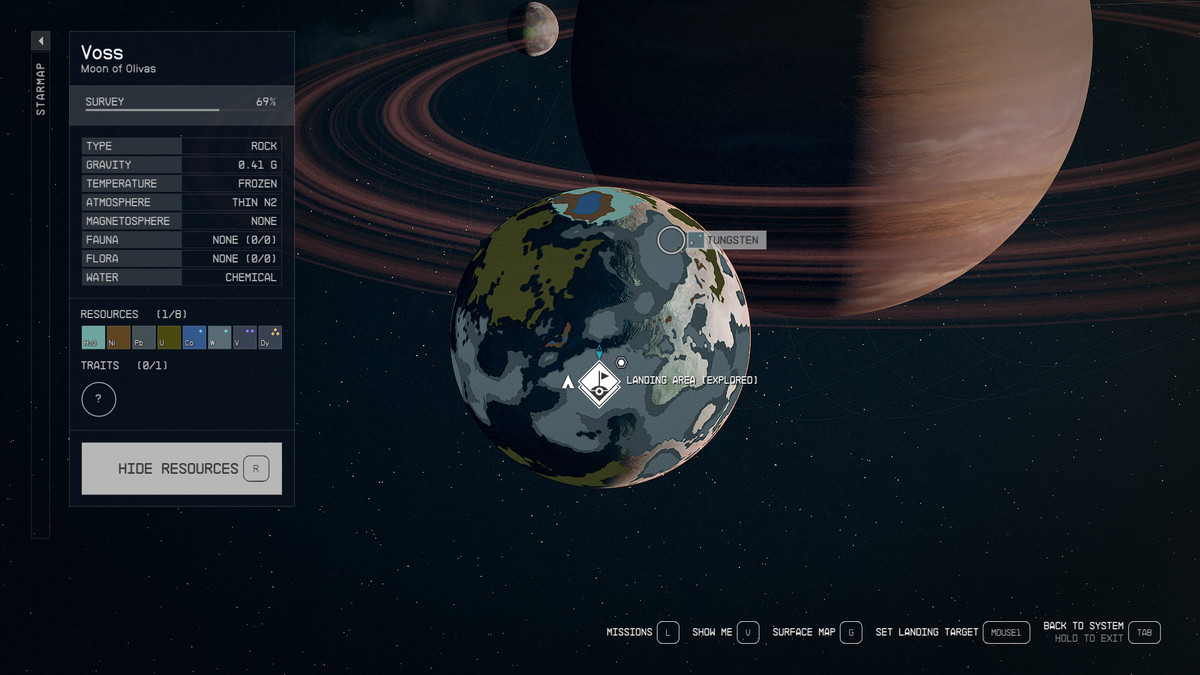Pick the U uranium resource tile
Viewport: 1200px width, 675px height.
pos(169,338)
